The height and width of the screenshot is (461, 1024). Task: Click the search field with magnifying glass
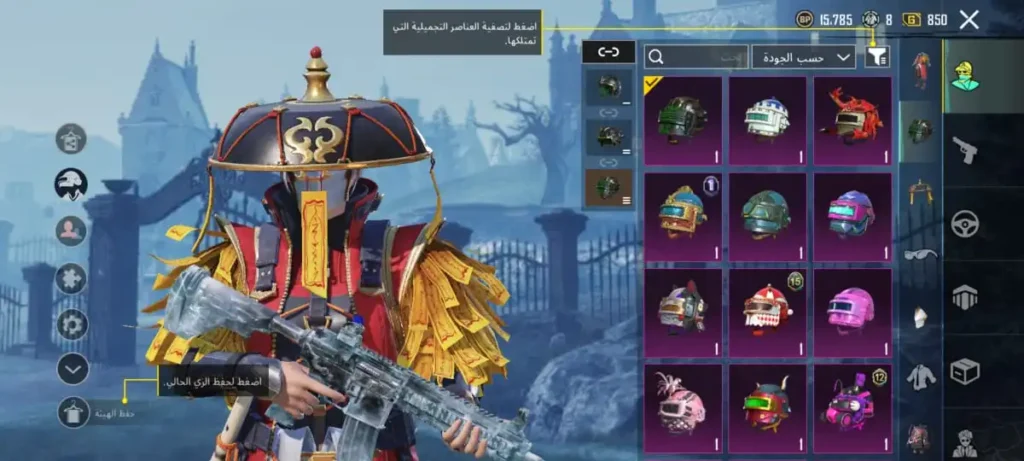(x=695, y=57)
